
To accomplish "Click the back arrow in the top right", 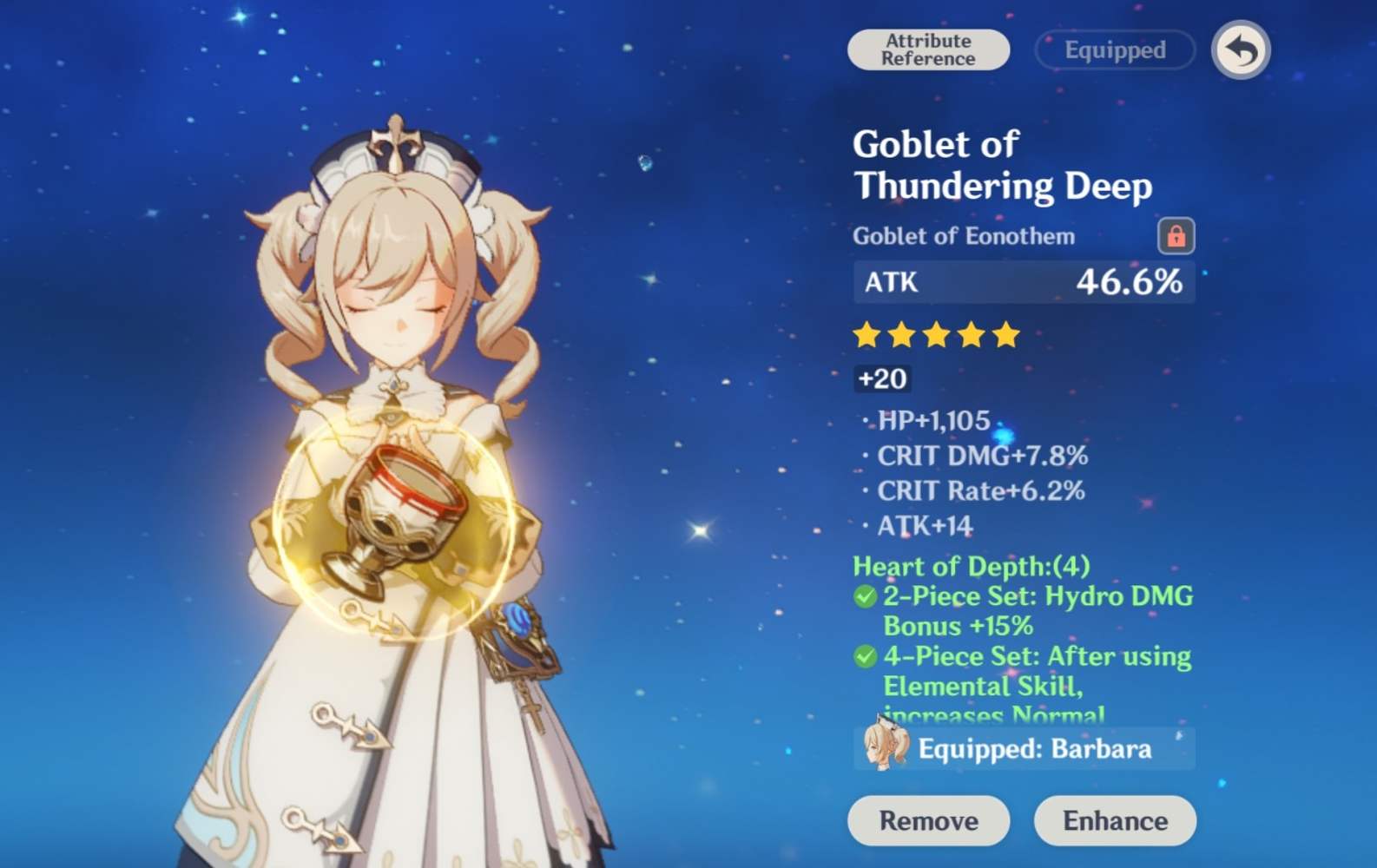I will point(1241,49).
